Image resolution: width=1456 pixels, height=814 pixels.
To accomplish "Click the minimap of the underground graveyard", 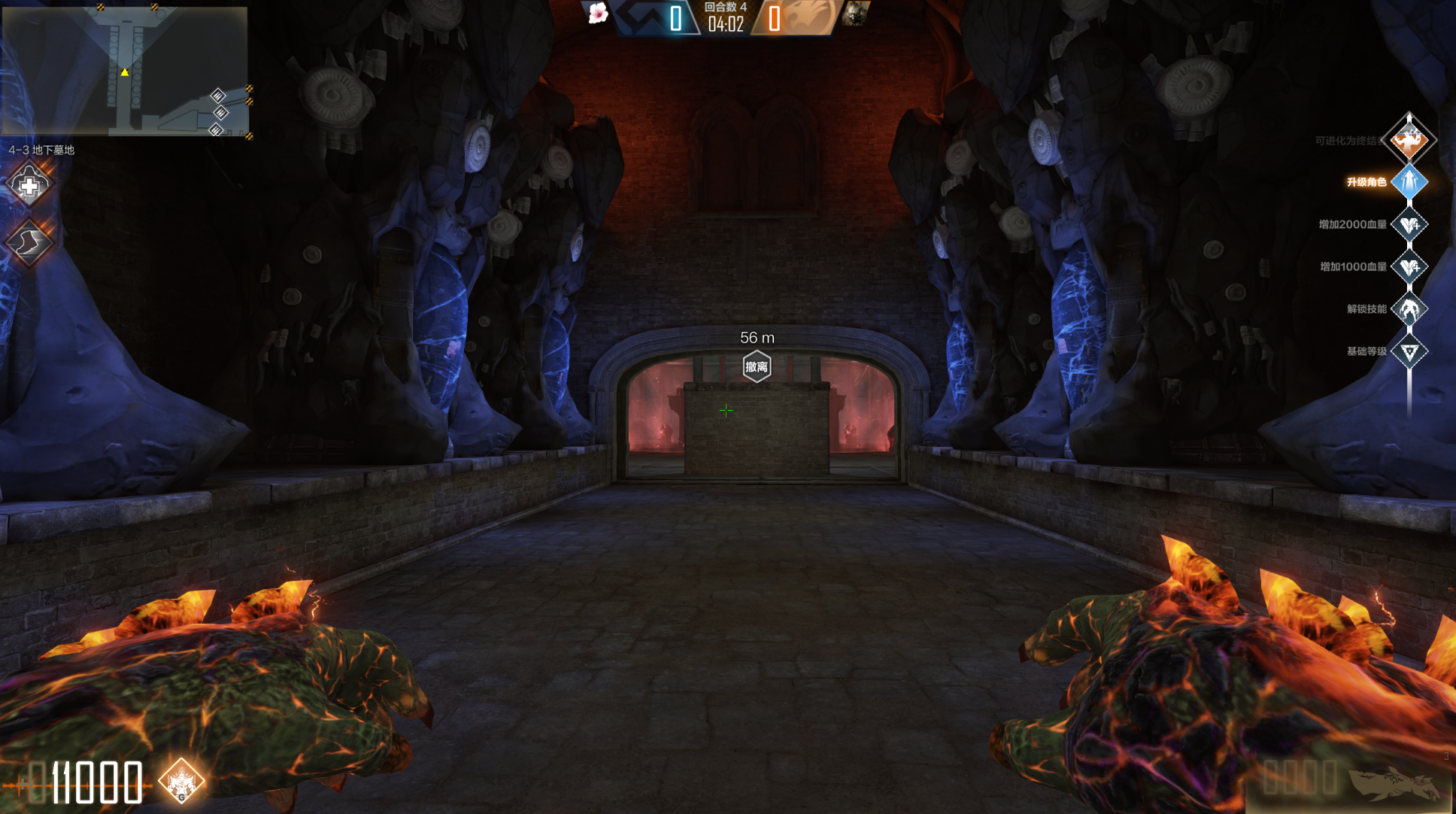I will tap(125, 71).
